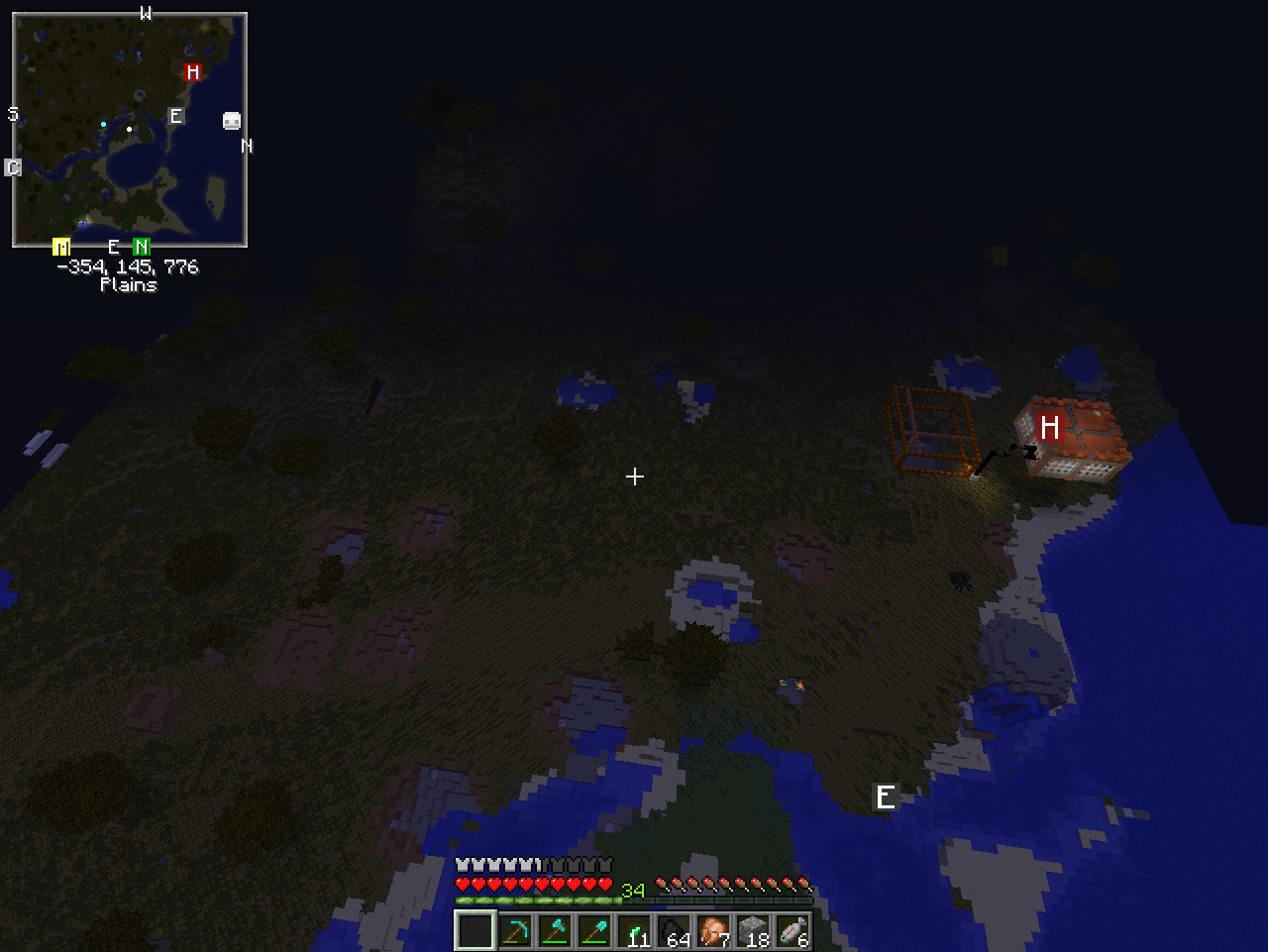Select the diamond axe hotbar slot
1268x952 pixels.
[x=555, y=931]
